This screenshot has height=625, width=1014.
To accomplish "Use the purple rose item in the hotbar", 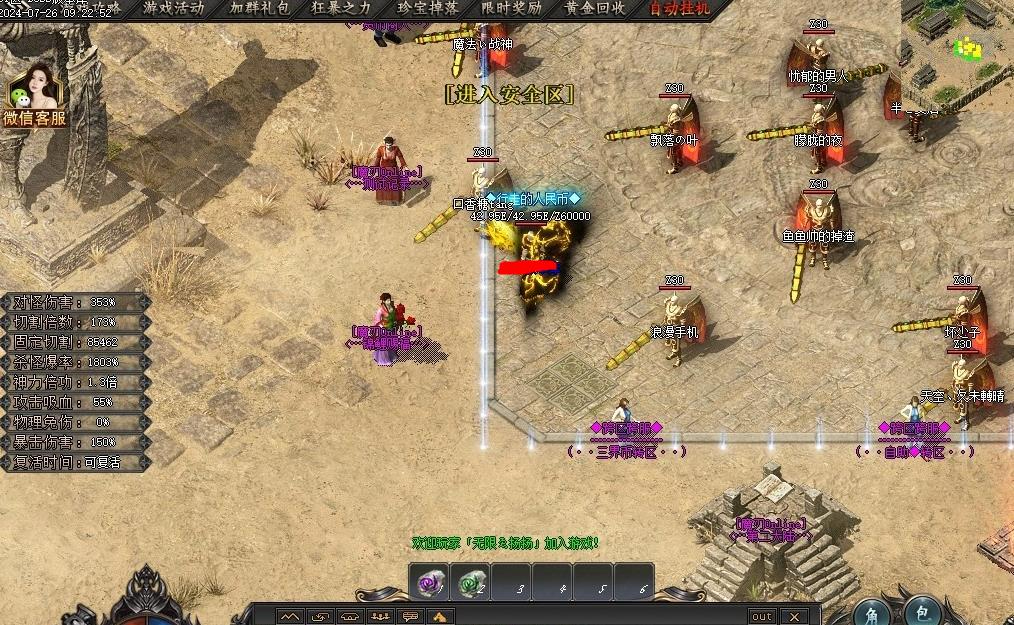I will [432, 583].
